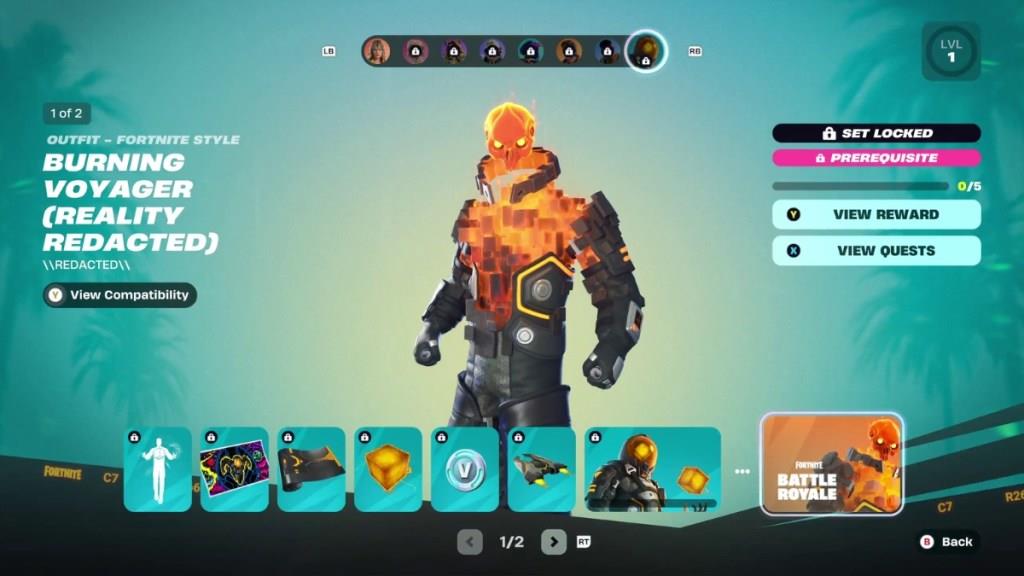Pick the V-Bucks reward tile

point(465,469)
